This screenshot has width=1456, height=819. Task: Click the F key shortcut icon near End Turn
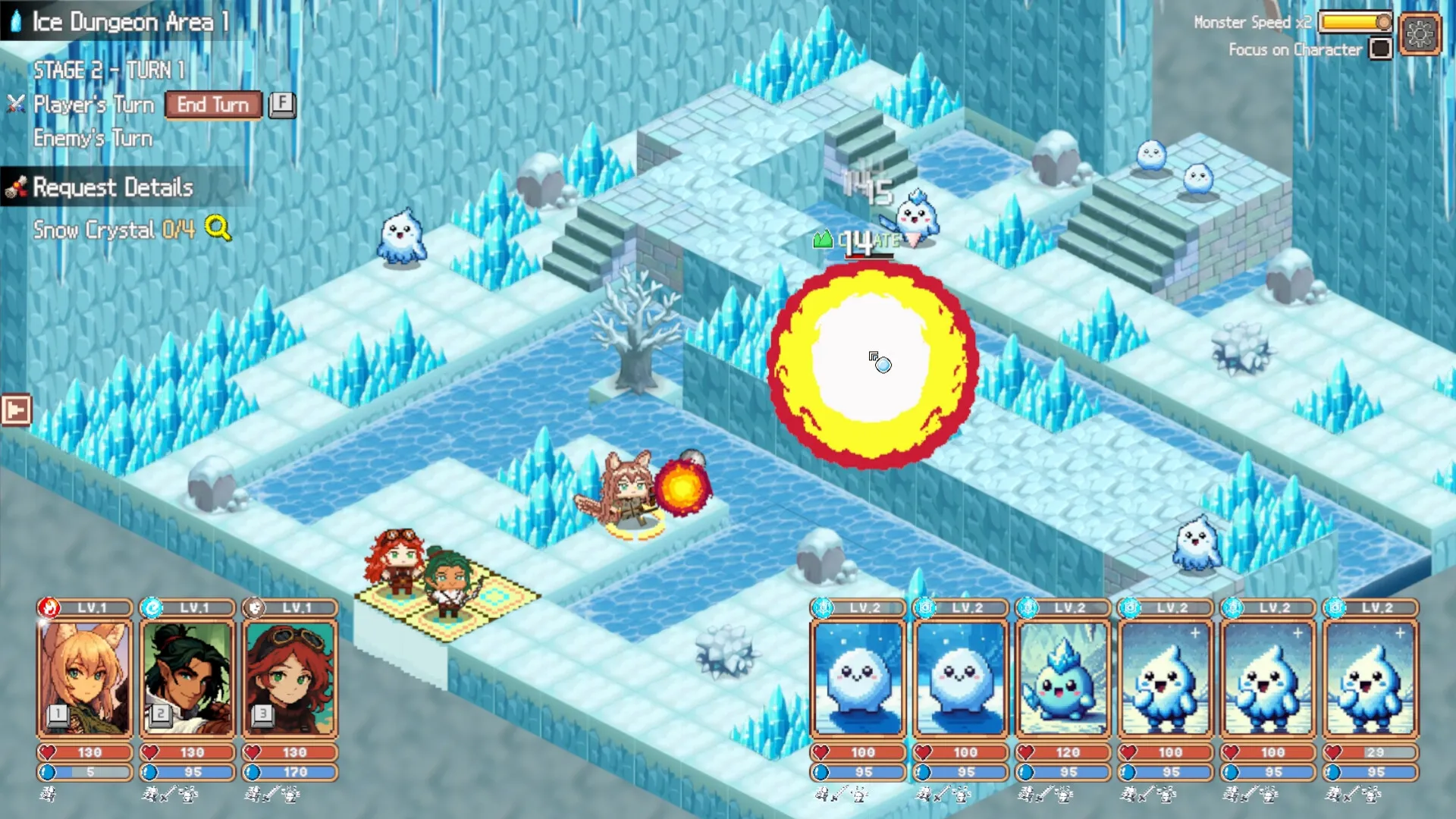tap(282, 105)
